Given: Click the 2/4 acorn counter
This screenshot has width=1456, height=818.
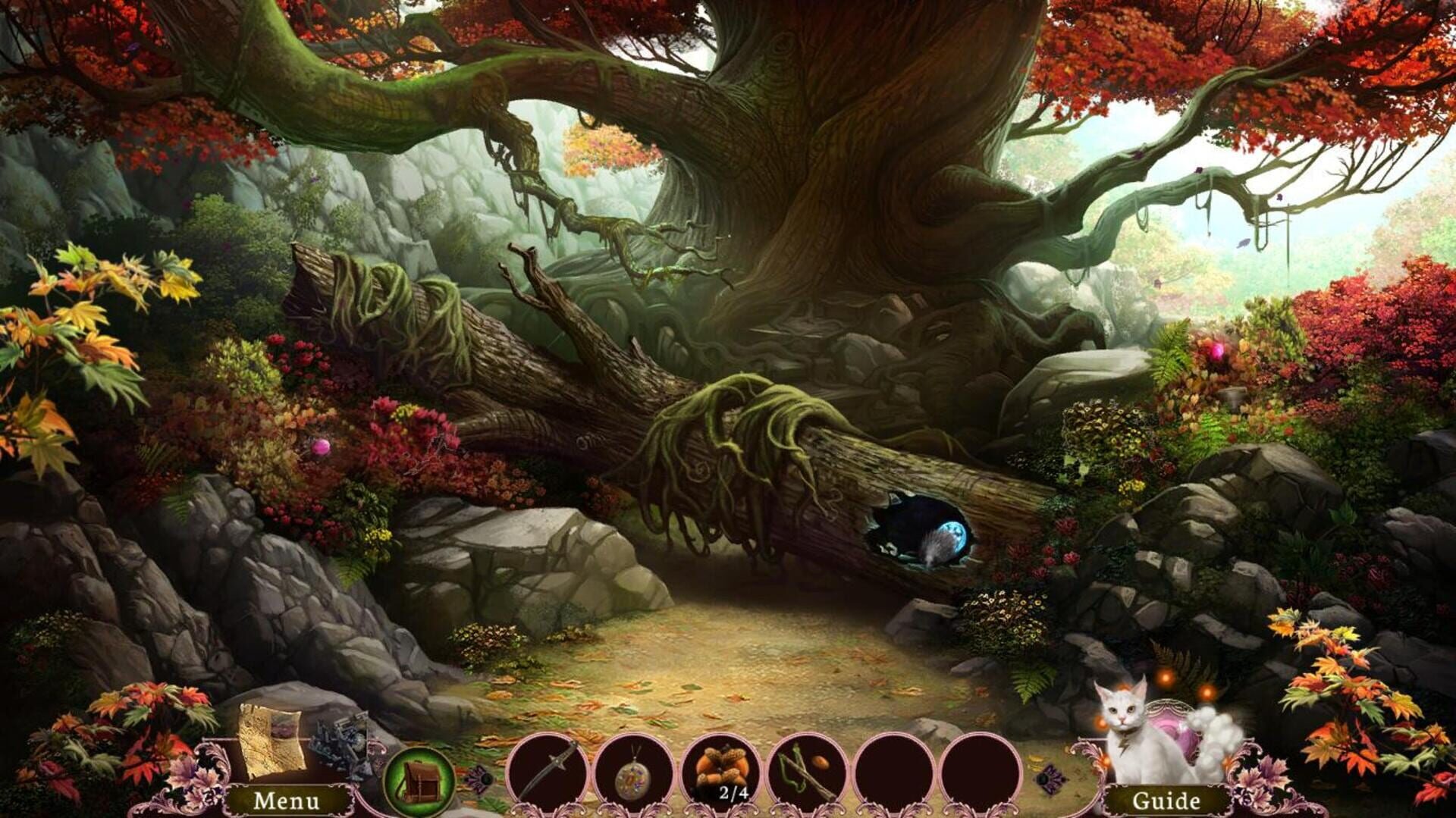Looking at the screenshot, I should click(x=732, y=794).
